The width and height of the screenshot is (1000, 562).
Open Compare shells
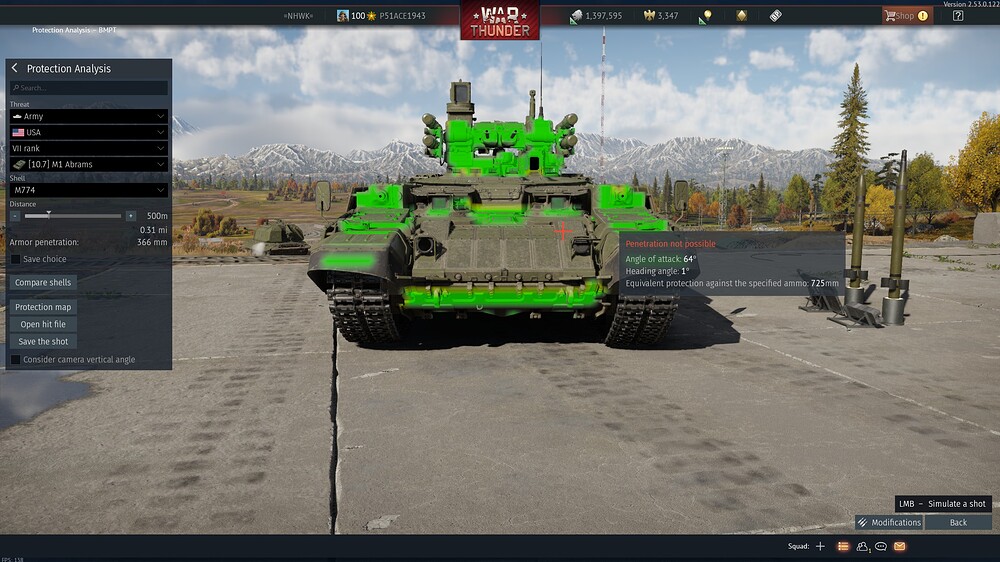[43, 283]
